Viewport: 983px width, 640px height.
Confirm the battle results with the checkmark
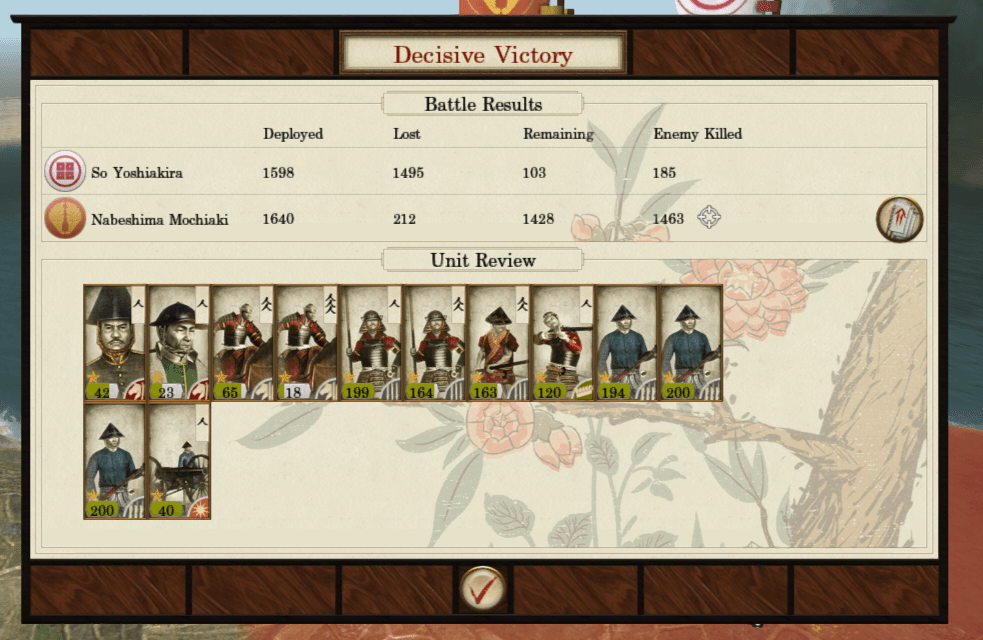click(x=482, y=588)
